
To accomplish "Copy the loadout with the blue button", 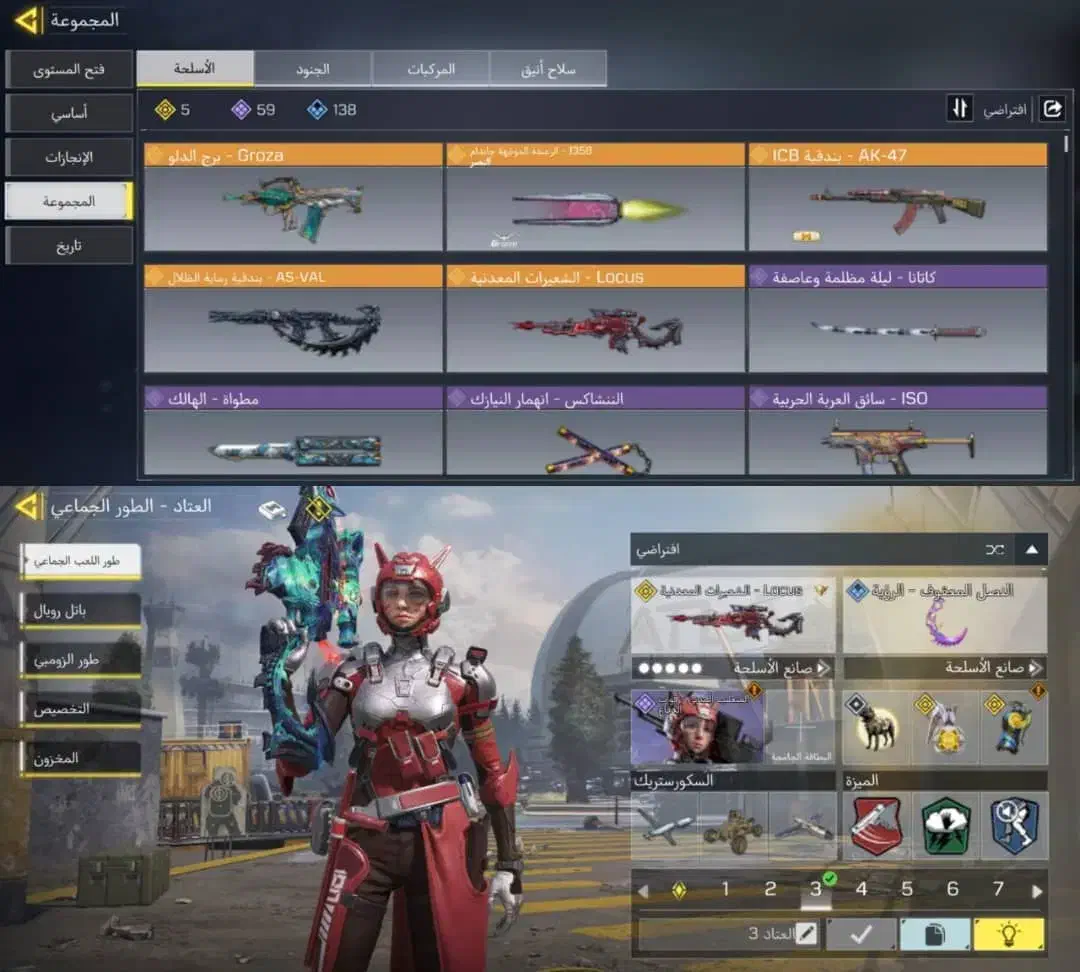I will coord(935,934).
